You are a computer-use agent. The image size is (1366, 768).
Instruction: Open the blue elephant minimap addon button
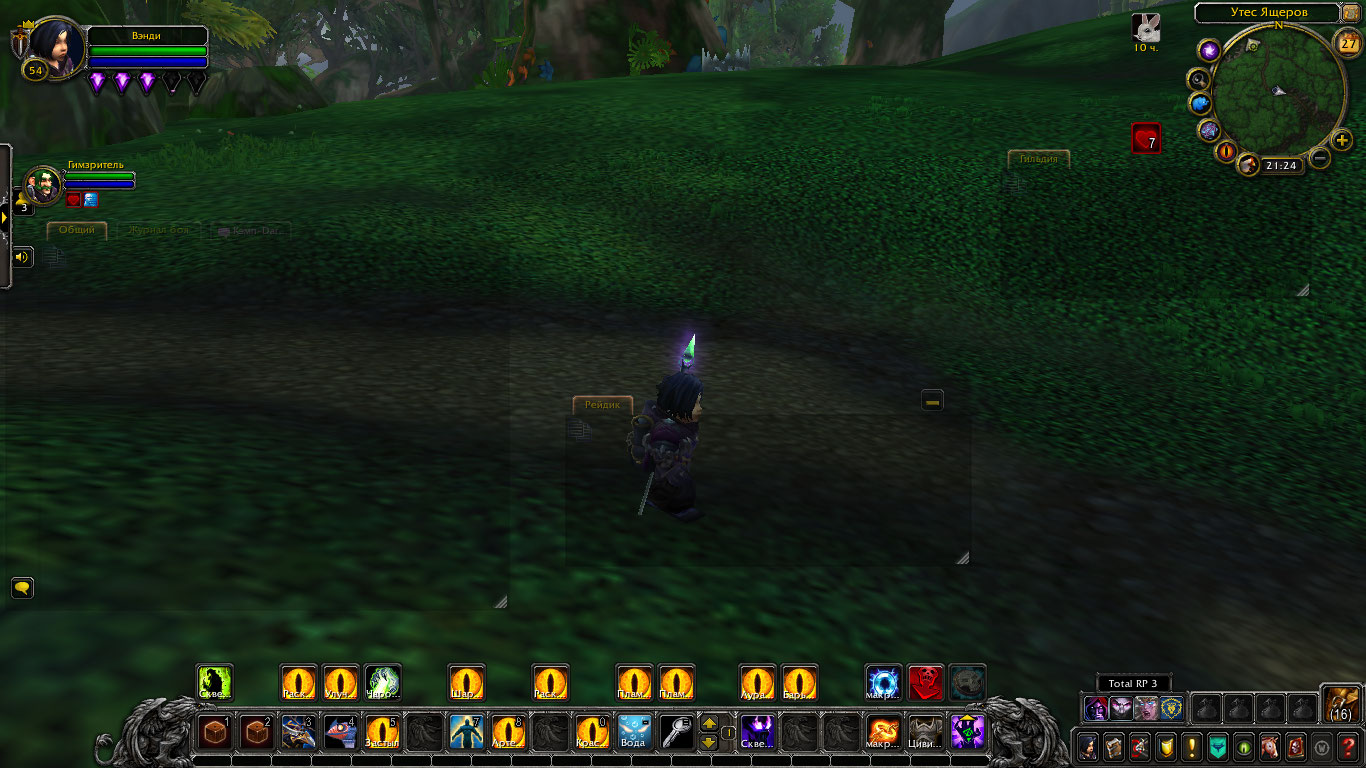[x=1200, y=104]
